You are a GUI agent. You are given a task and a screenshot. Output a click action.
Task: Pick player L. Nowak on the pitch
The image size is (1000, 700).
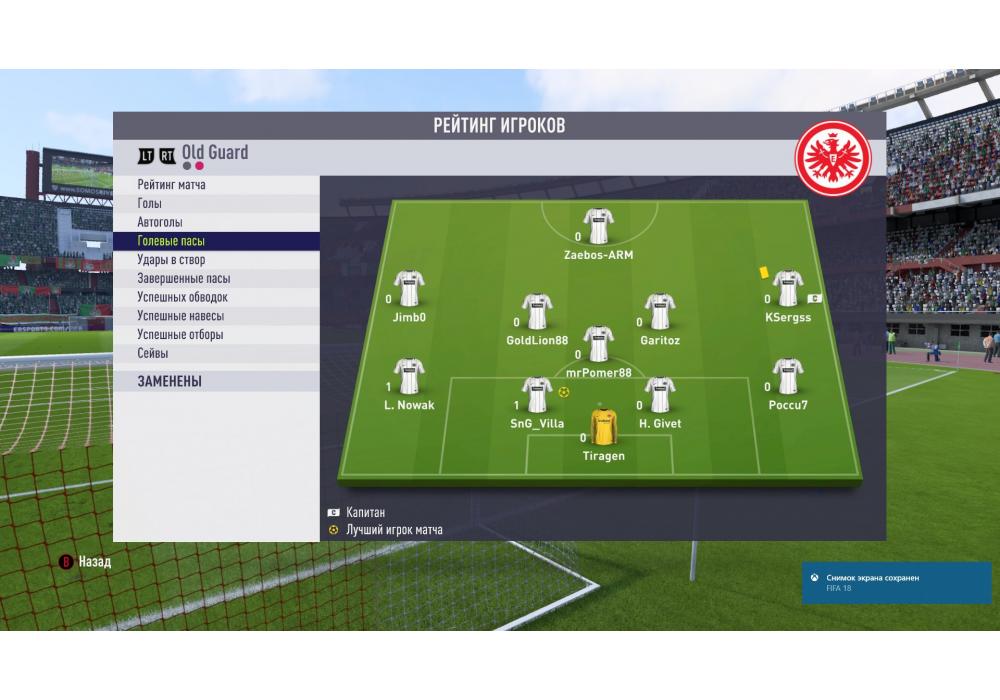click(x=409, y=377)
